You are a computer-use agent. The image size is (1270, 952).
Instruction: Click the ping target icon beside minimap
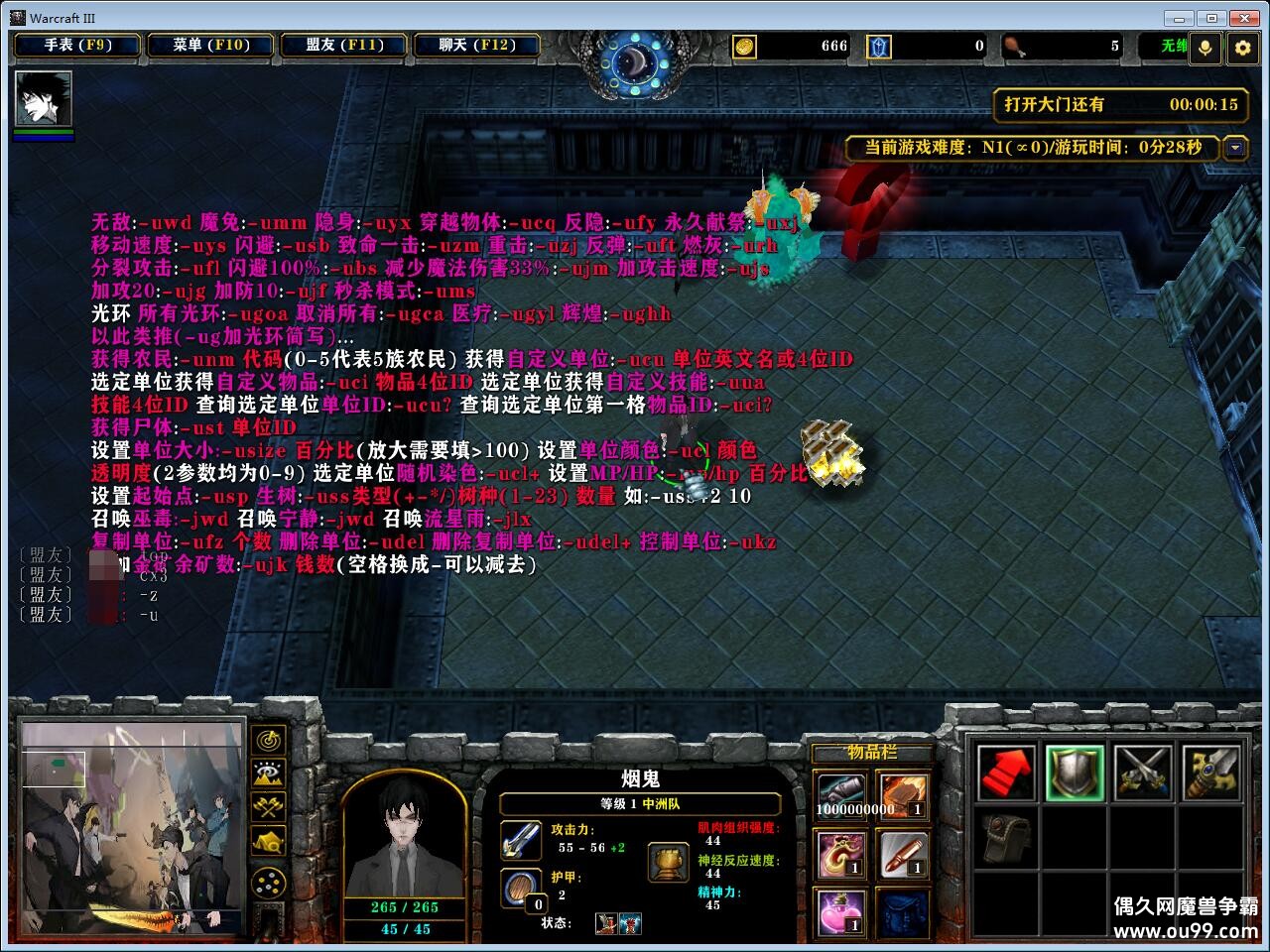pyautogui.click(x=268, y=742)
